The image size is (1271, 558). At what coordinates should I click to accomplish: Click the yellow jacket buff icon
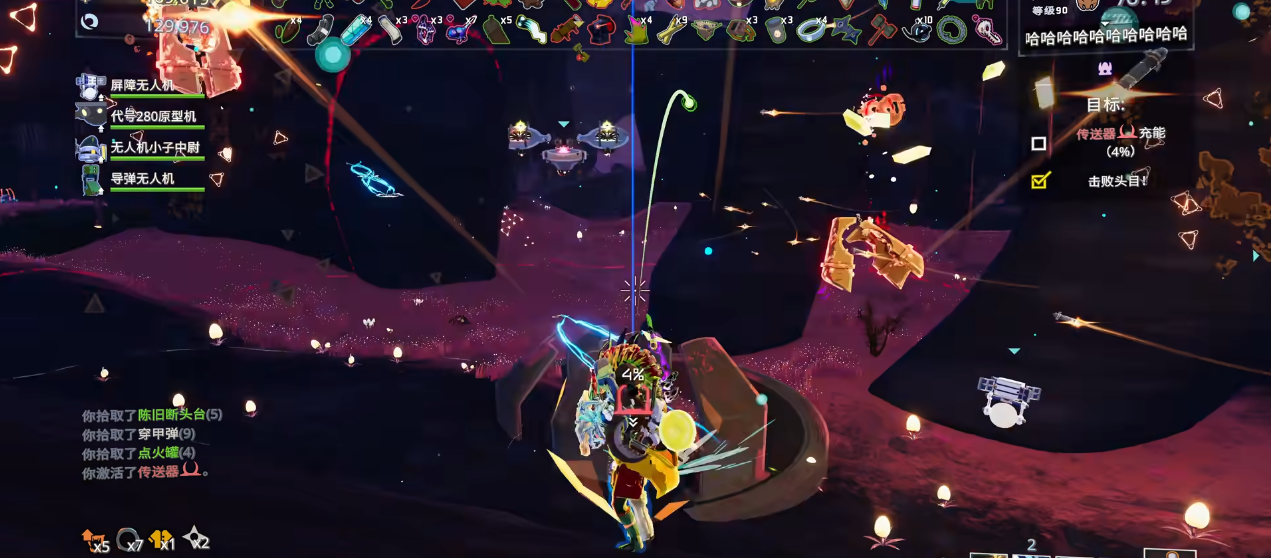coord(161,539)
